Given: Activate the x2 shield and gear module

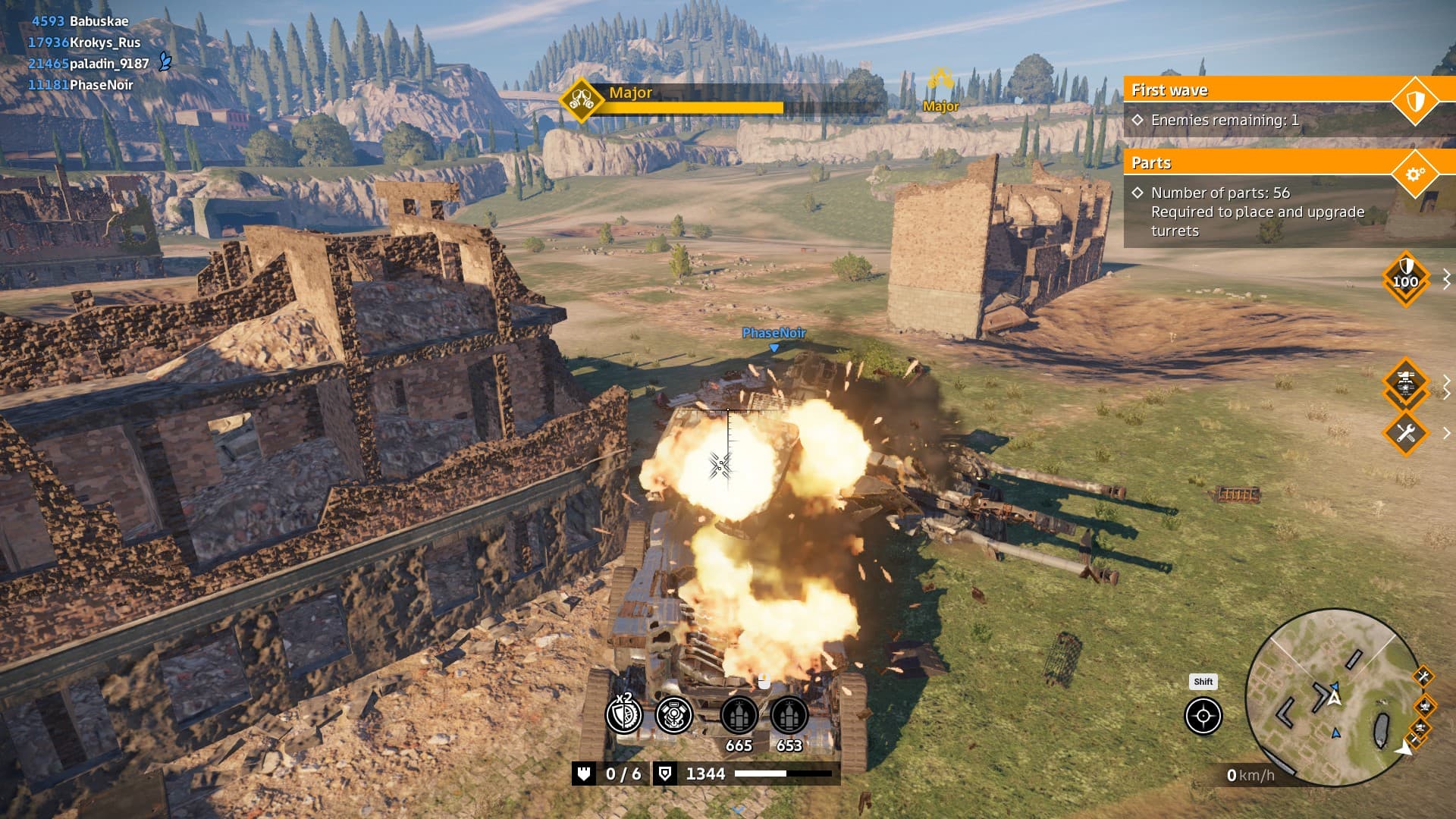Looking at the screenshot, I should click(x=624, y=714).
